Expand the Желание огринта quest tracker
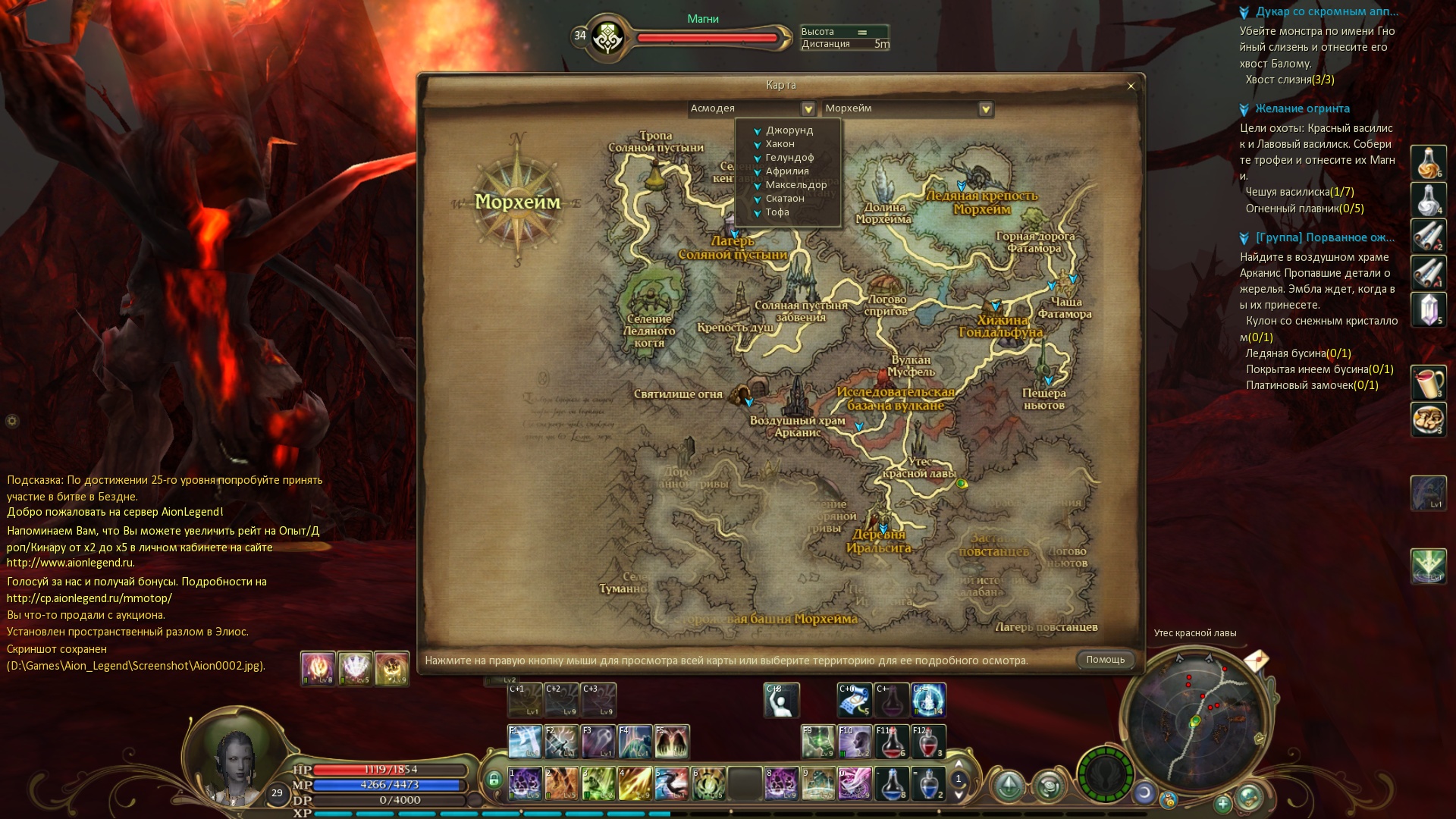The width and height of the screenshot is (1456, 819). coord(1301,109)
